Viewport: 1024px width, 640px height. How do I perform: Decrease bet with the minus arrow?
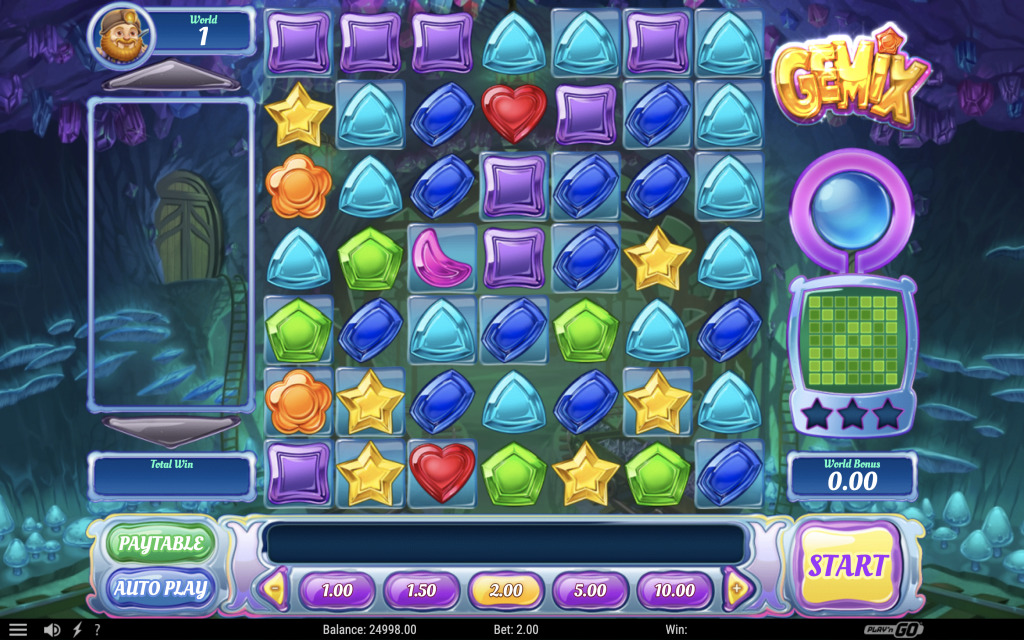click(275, 589)
